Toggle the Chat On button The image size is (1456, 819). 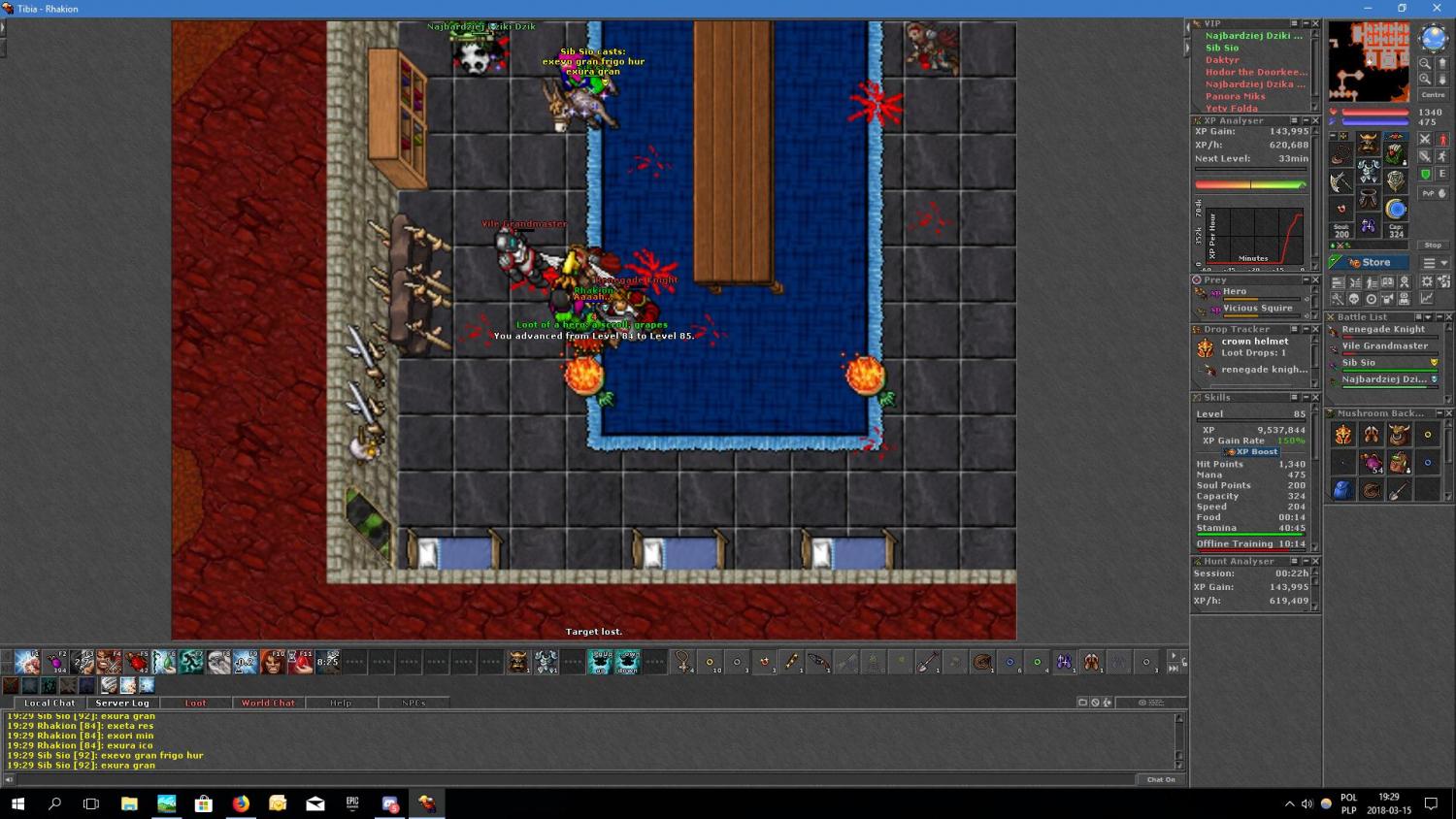1161,779
